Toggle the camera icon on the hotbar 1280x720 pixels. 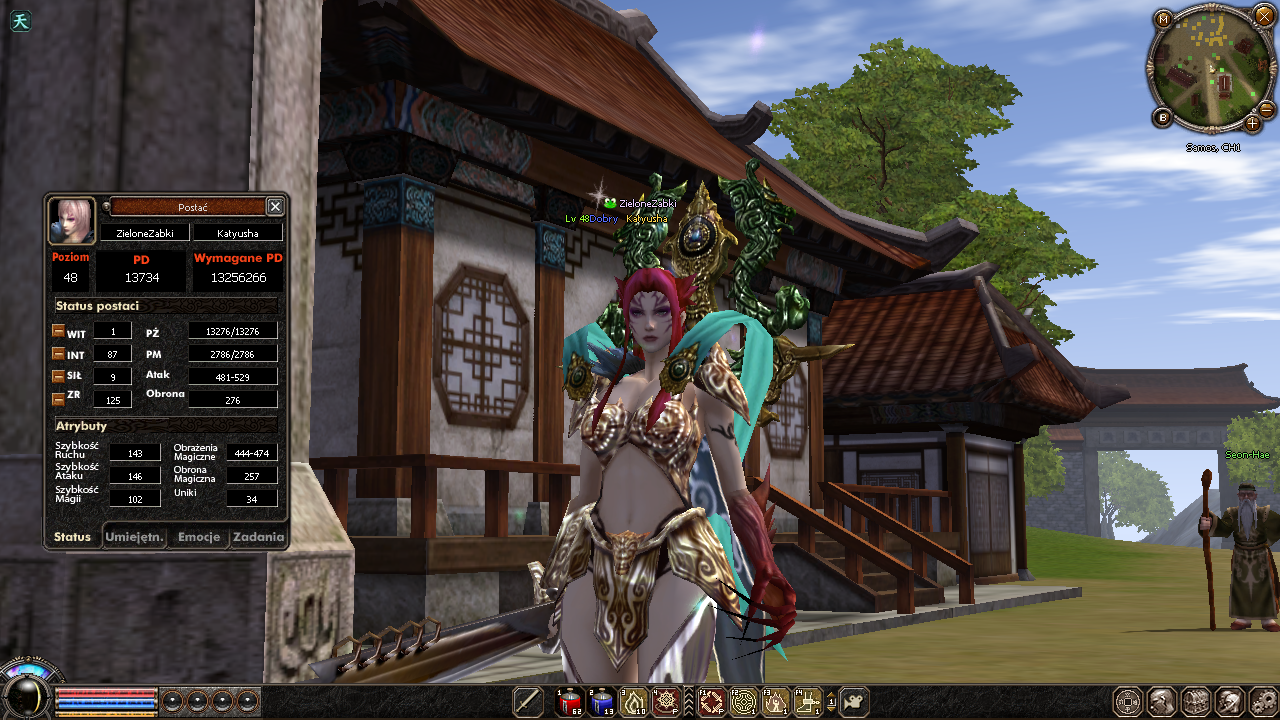click(854, 702)
